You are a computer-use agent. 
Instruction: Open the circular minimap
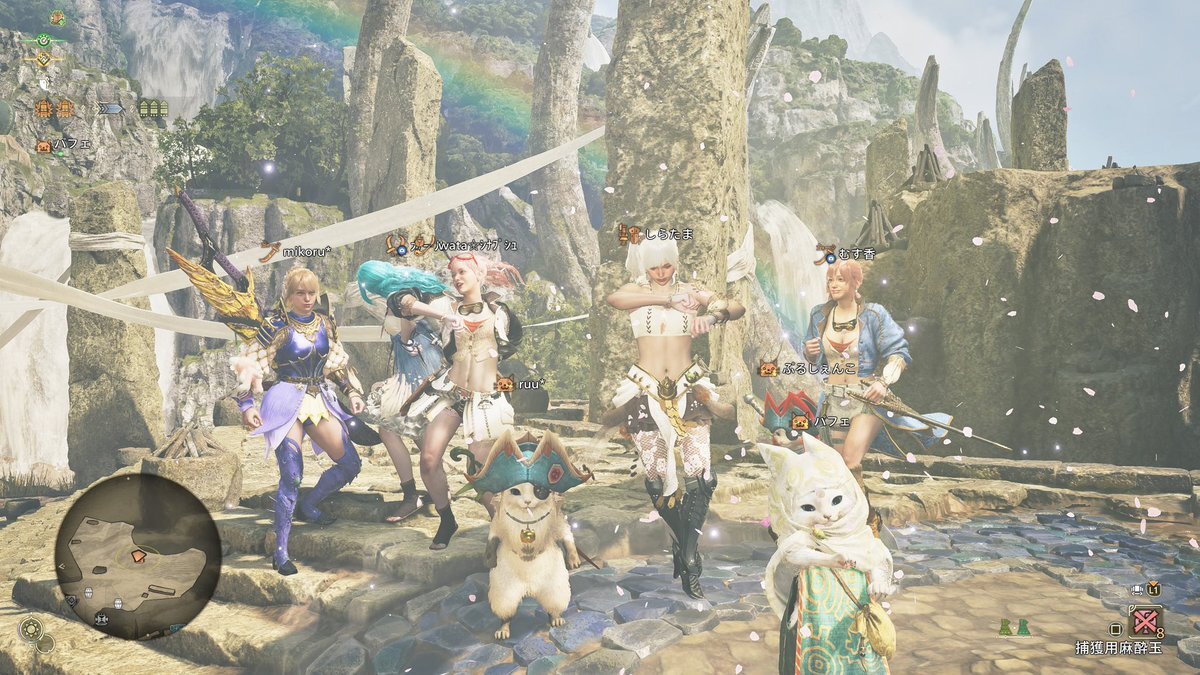coord(138,556)
